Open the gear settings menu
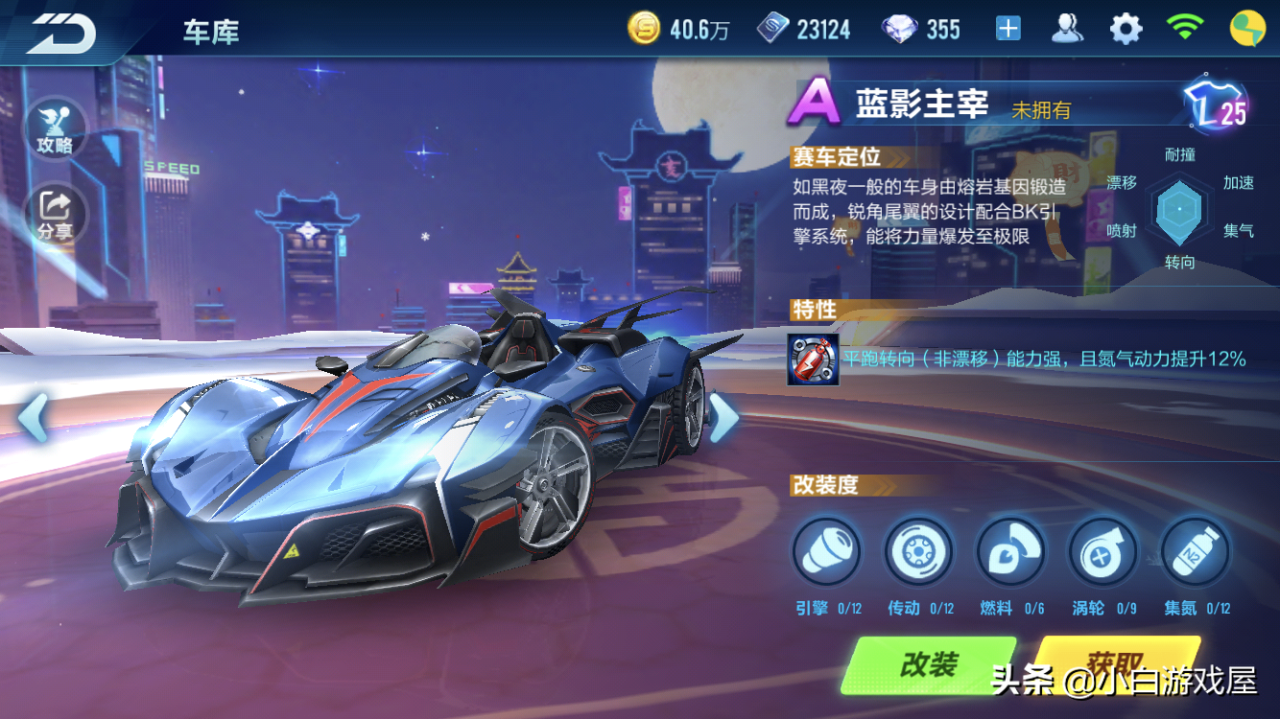The width and height of the screenshot is (1280, 719). (1126, 29)
